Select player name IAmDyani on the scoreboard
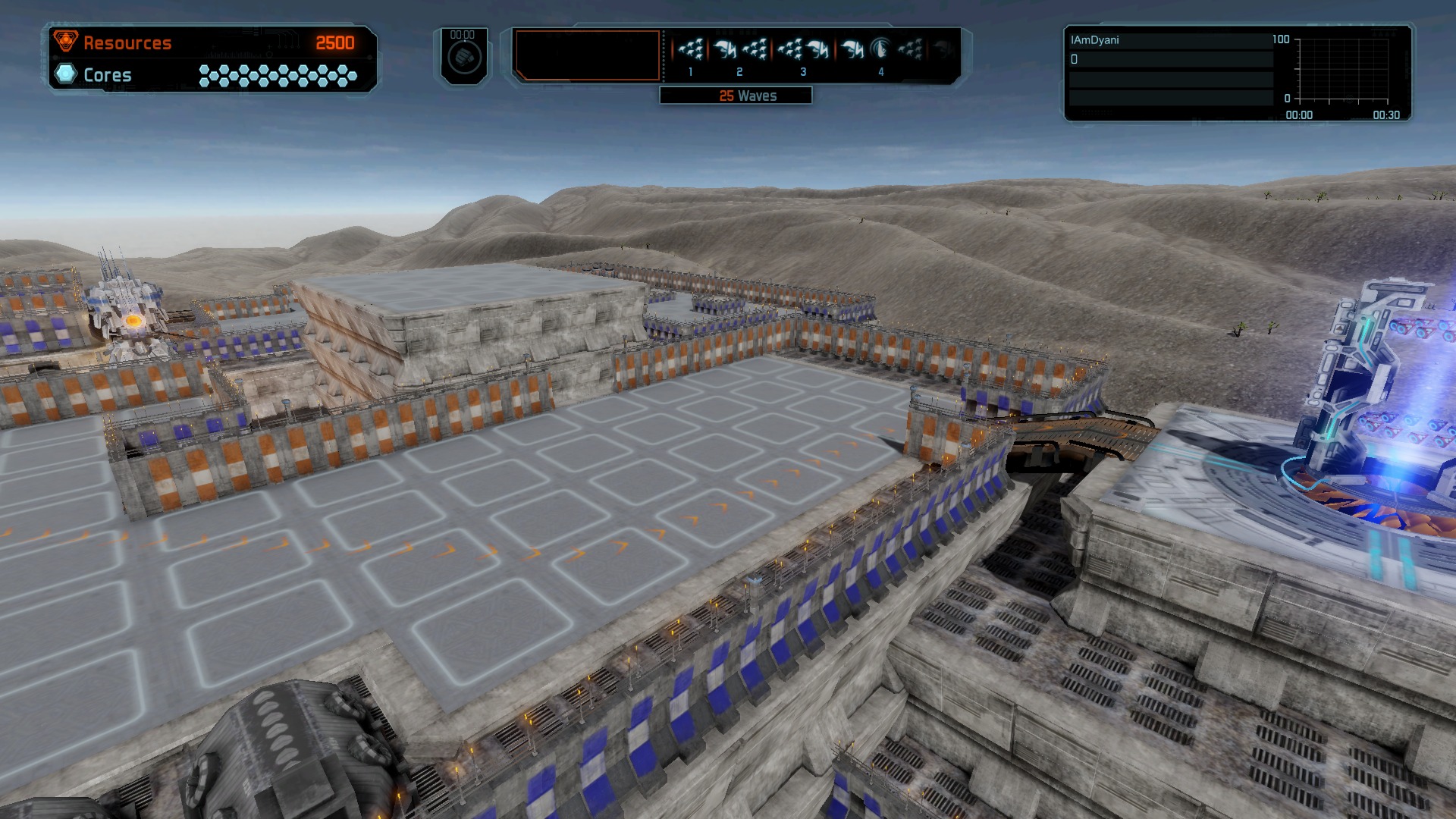Screen dimensions: 1456x819 [1093, 40]
